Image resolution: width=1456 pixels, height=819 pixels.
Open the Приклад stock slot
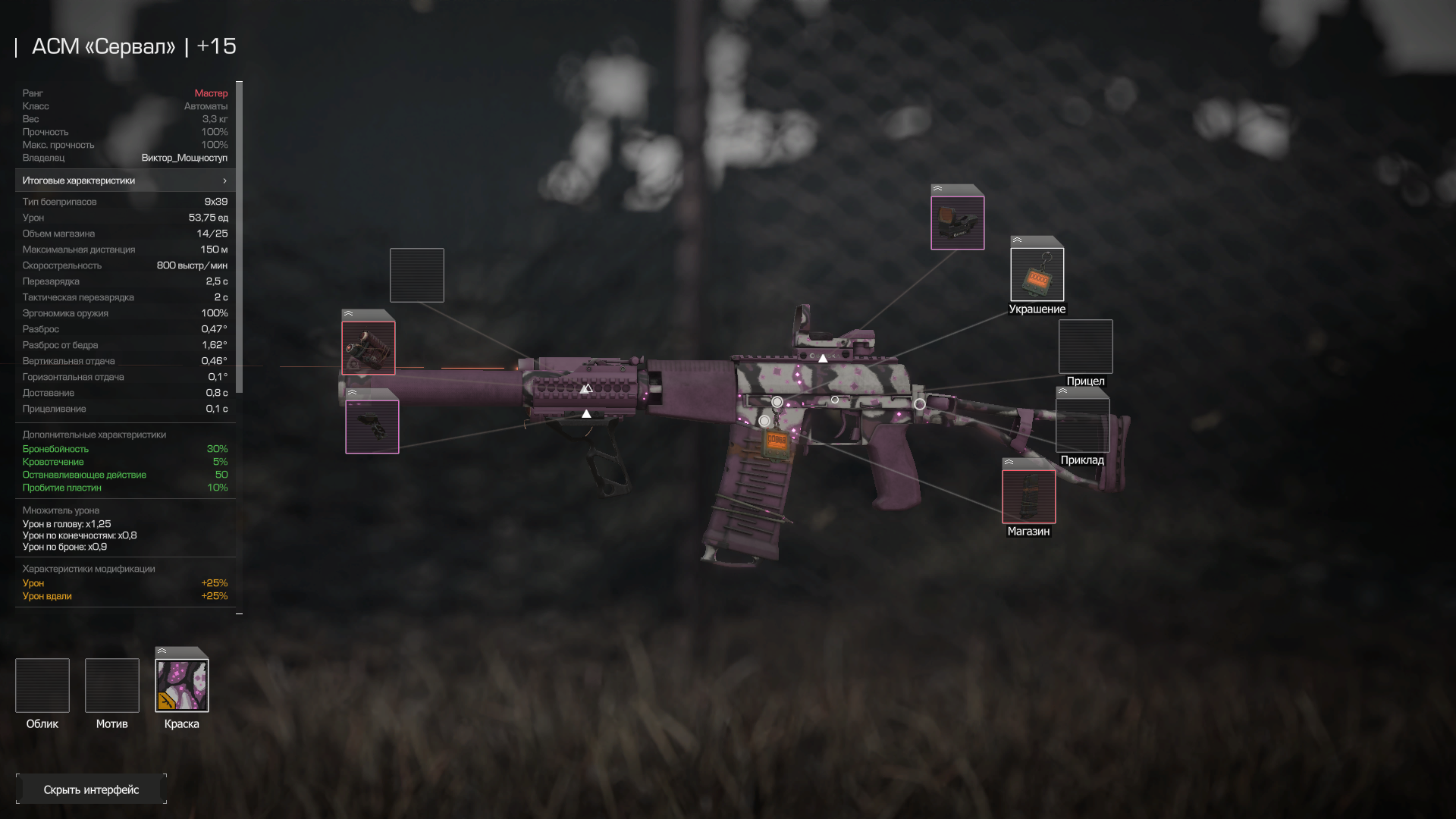coord(1082,425)
